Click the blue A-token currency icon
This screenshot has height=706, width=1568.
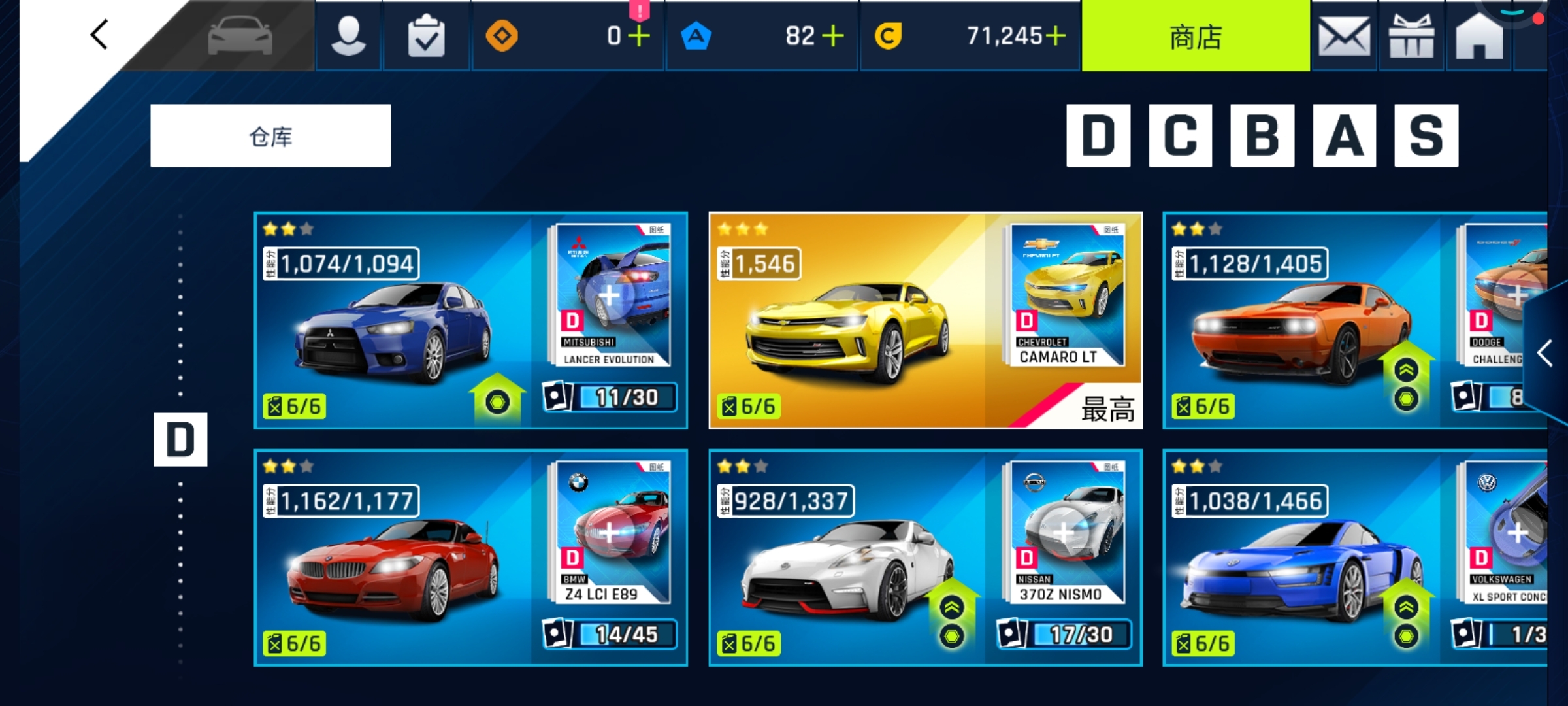tap(696, 37)
